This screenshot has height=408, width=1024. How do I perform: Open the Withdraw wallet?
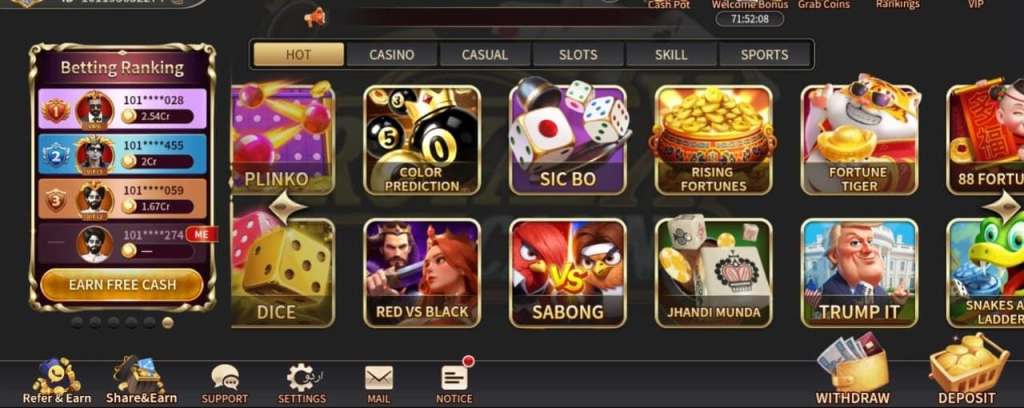pyautogui.click(x=852, y=373)
